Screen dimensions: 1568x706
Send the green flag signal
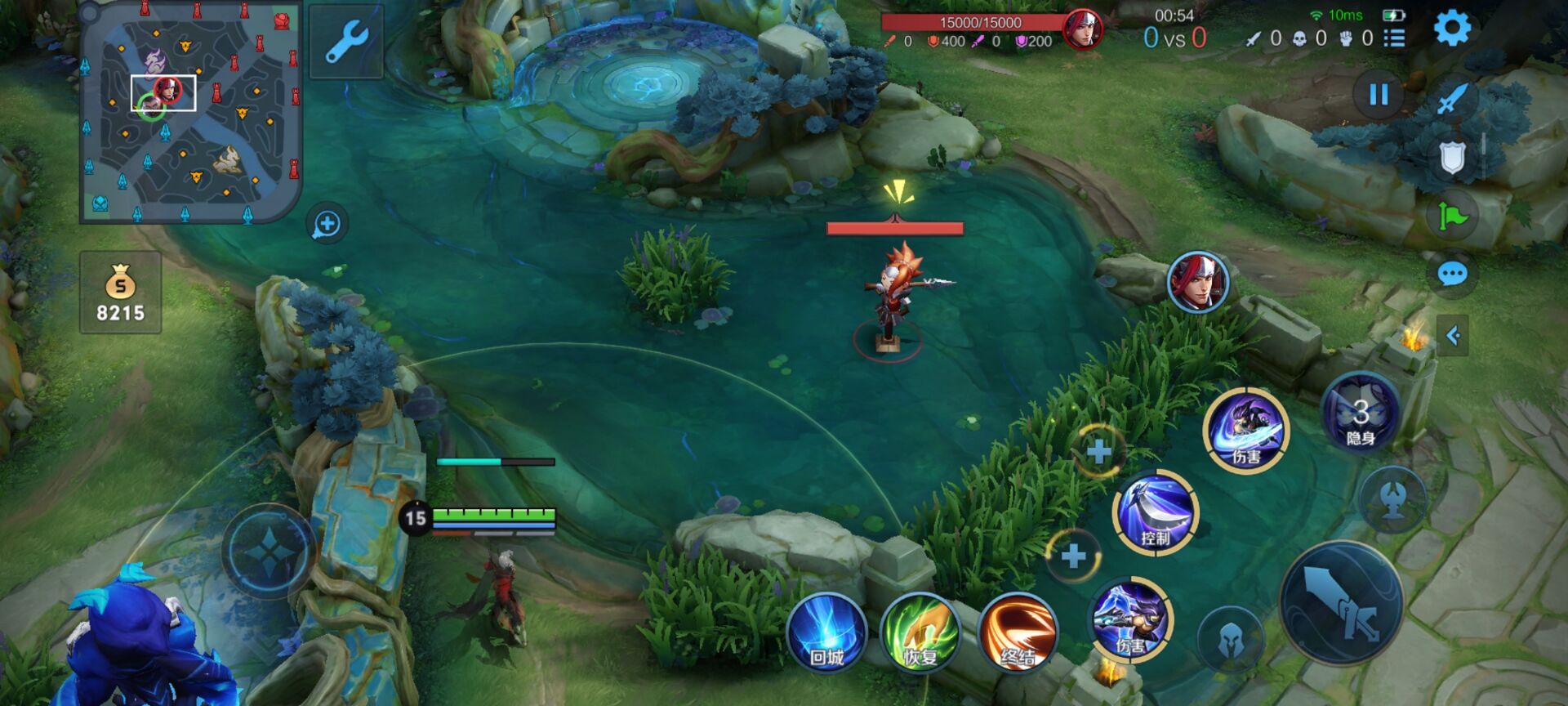[x=1452, y=217]
